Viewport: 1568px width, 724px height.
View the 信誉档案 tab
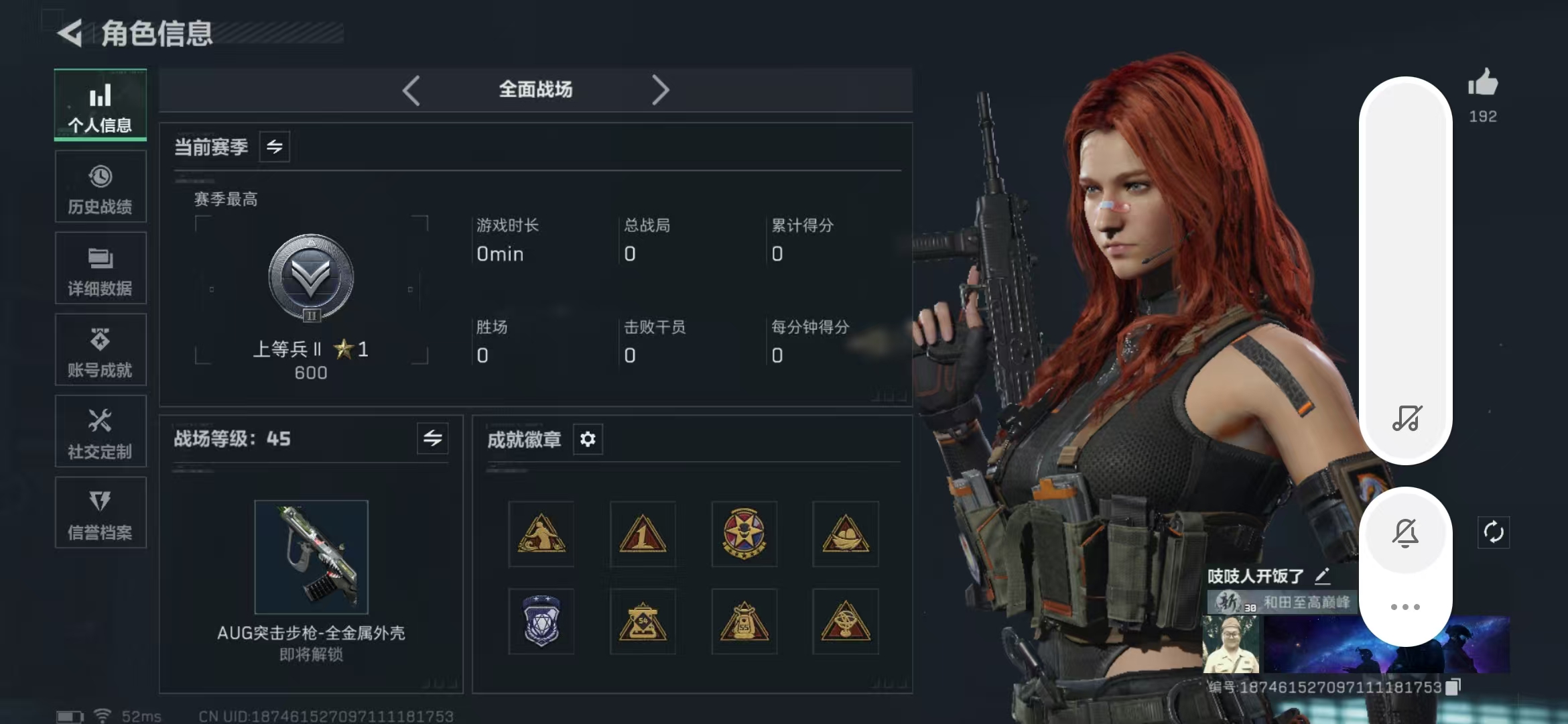[x=101, y=513]
